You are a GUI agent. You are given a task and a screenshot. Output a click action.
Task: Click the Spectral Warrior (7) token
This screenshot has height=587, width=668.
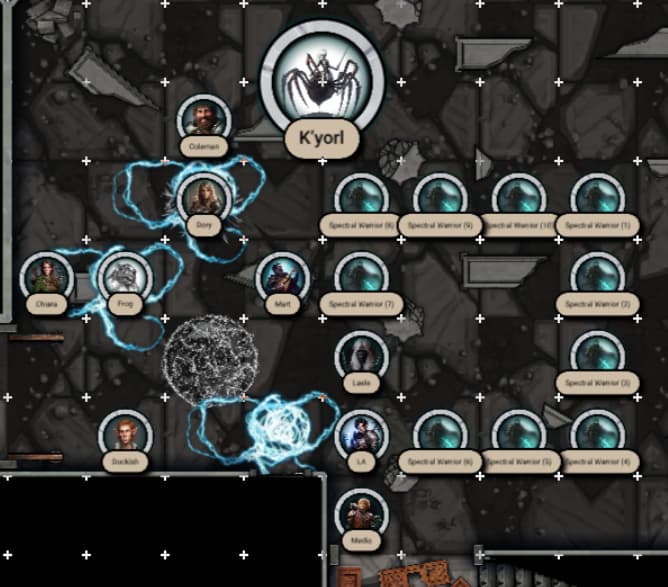(x=361, y=275)
